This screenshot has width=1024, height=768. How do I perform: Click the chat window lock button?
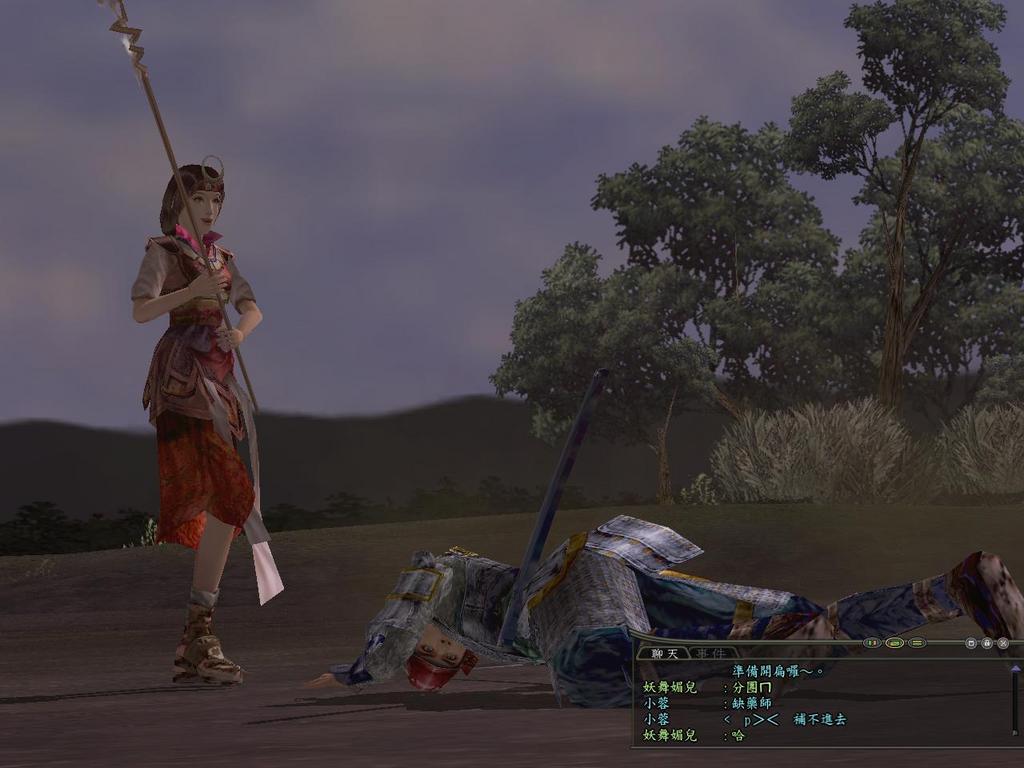(x=987, y=643)
